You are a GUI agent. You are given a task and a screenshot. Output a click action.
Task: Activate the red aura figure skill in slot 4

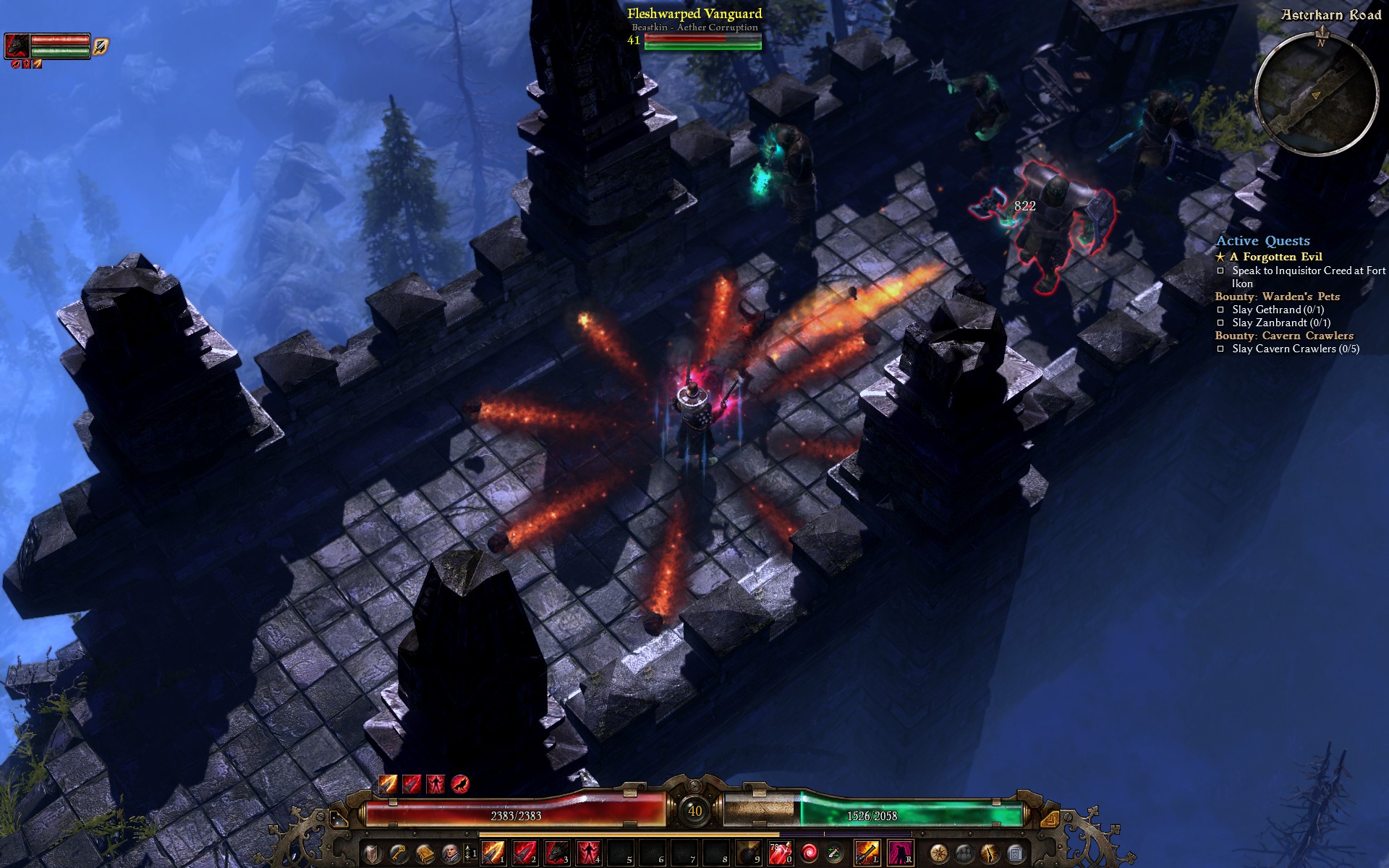[x=587, y=854]
